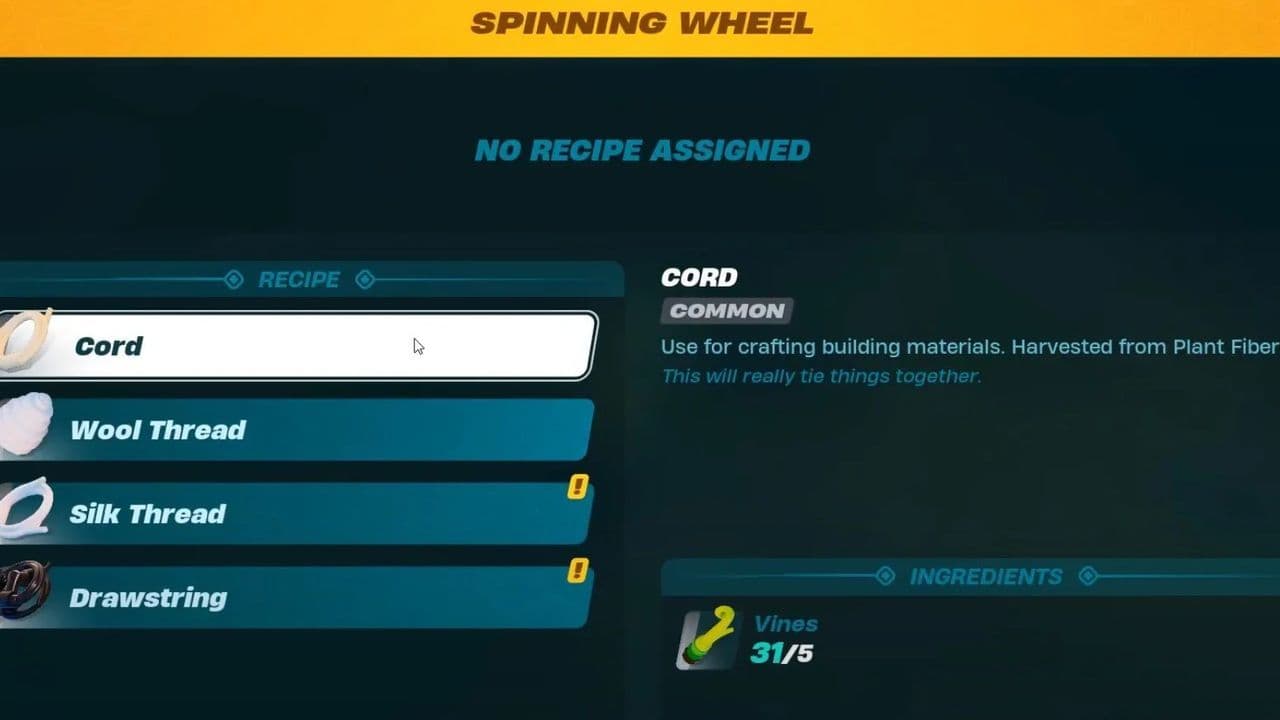Click the NO RECIPE ASSIGNED text
This screenshot has width=1280, height=720.
point(641,150)
